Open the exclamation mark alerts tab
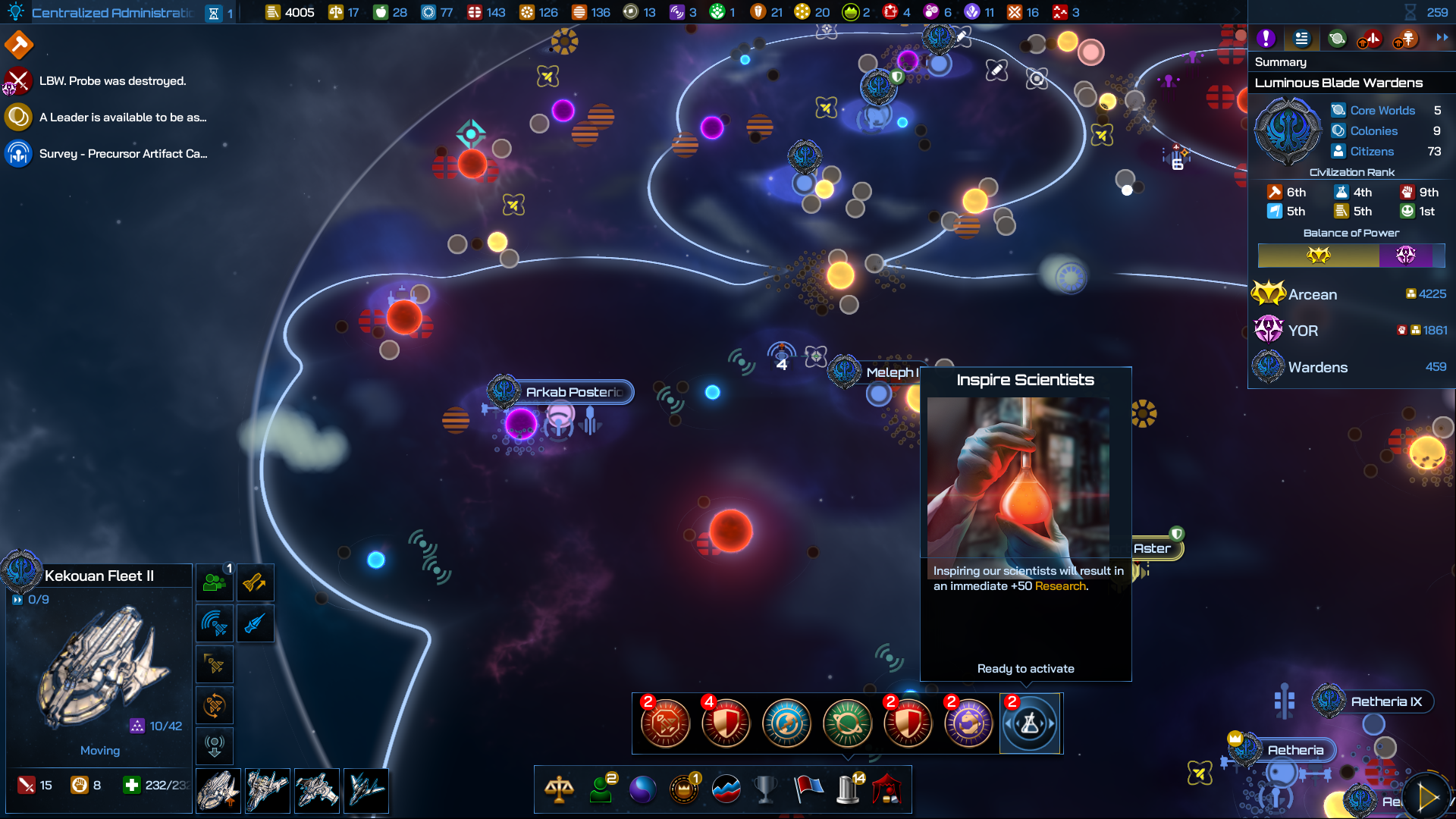The image size is (1456, 819). click(1266, 39)
